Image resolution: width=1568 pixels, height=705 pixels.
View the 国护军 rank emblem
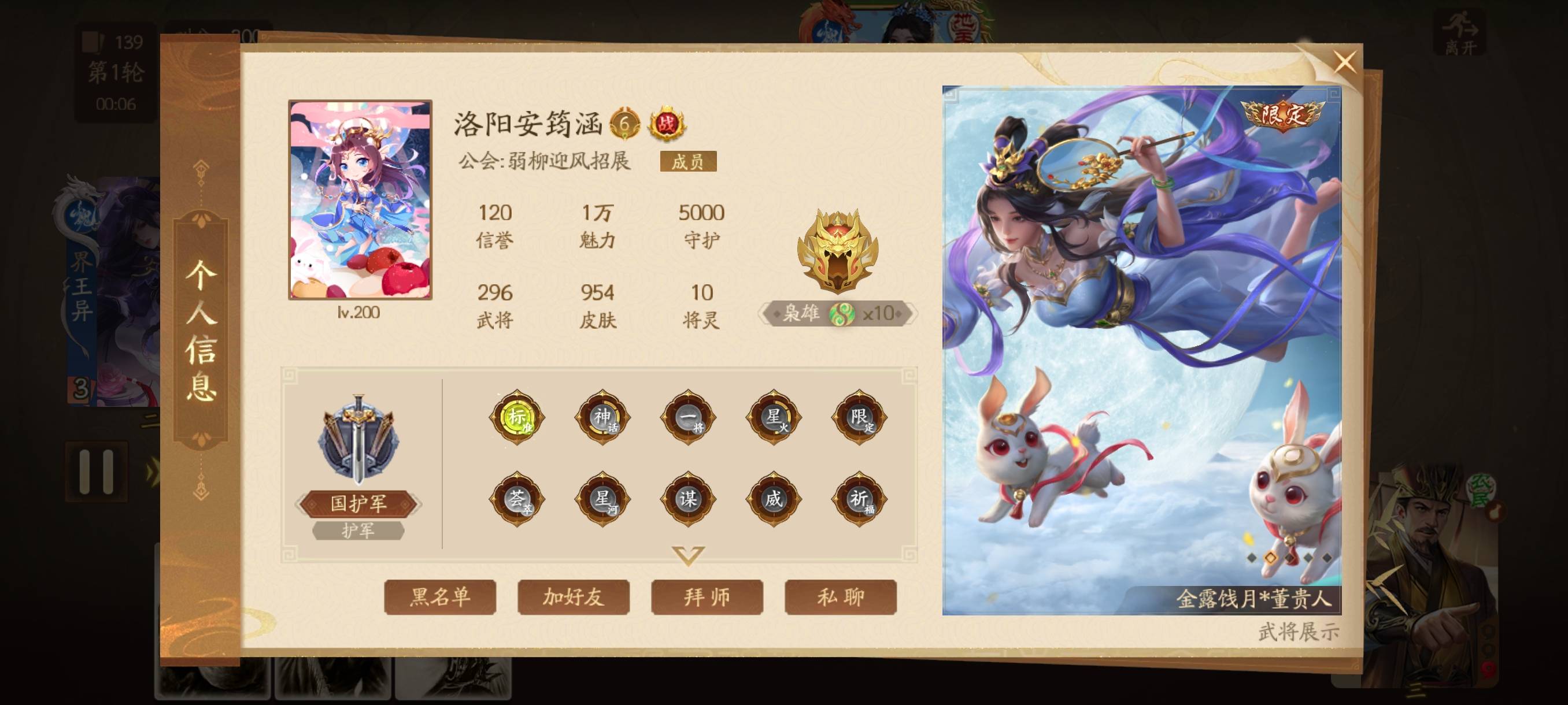tap(358, 441)
